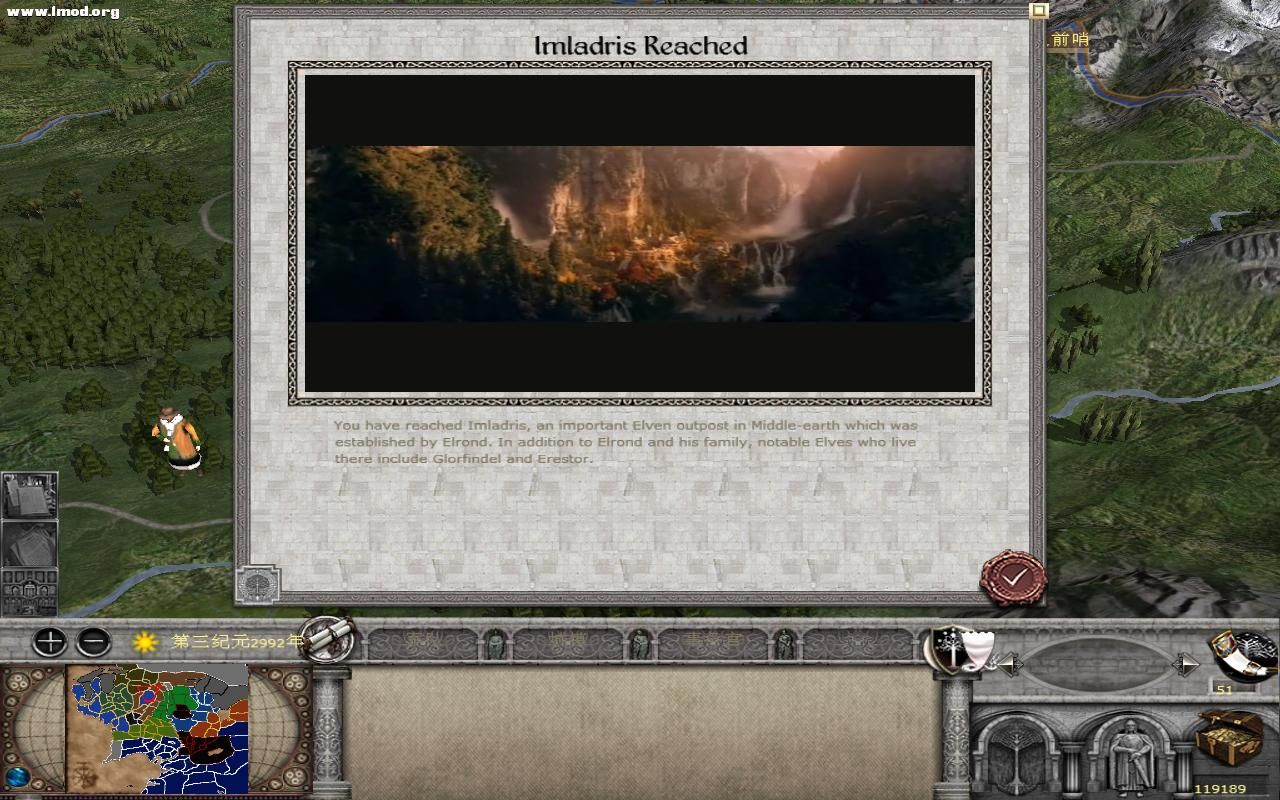1280x800 pixels.
Task: Click the left arrow chevron in the info panel
Action: coord(1012,662)
